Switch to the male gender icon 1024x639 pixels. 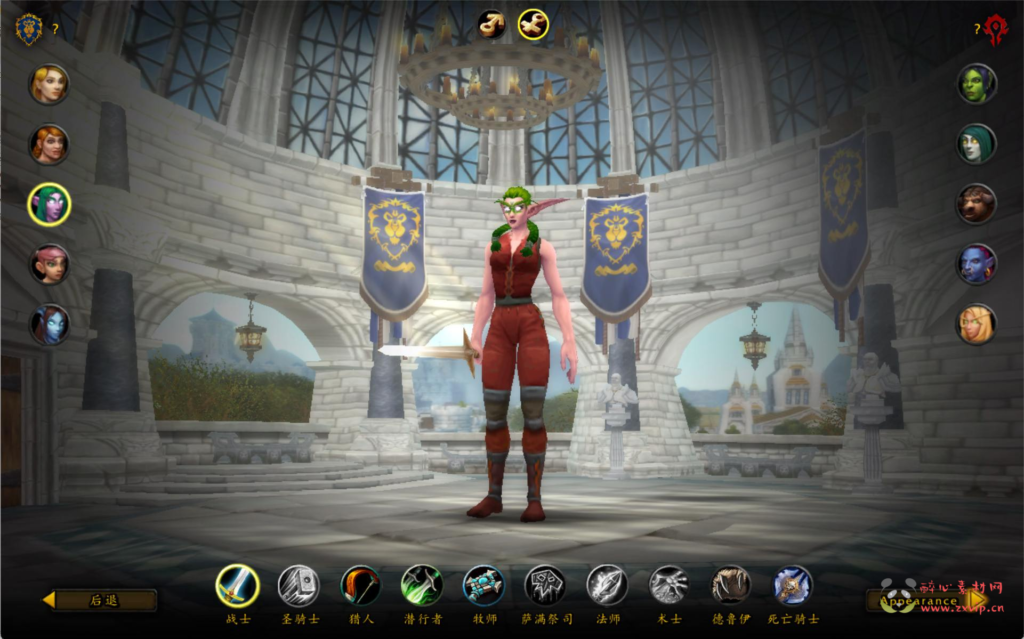[x=491, y=23]
